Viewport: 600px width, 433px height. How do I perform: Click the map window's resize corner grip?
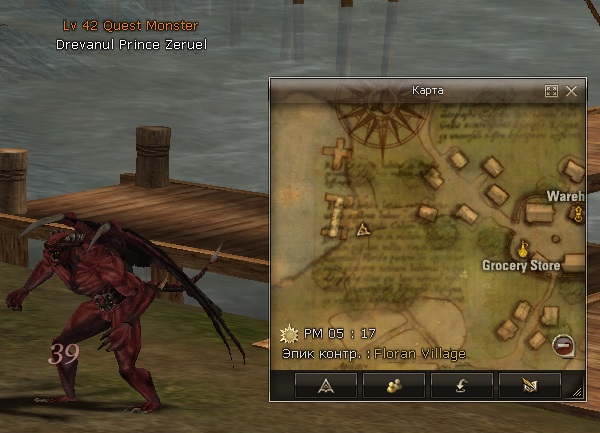(x=577, y=394)
